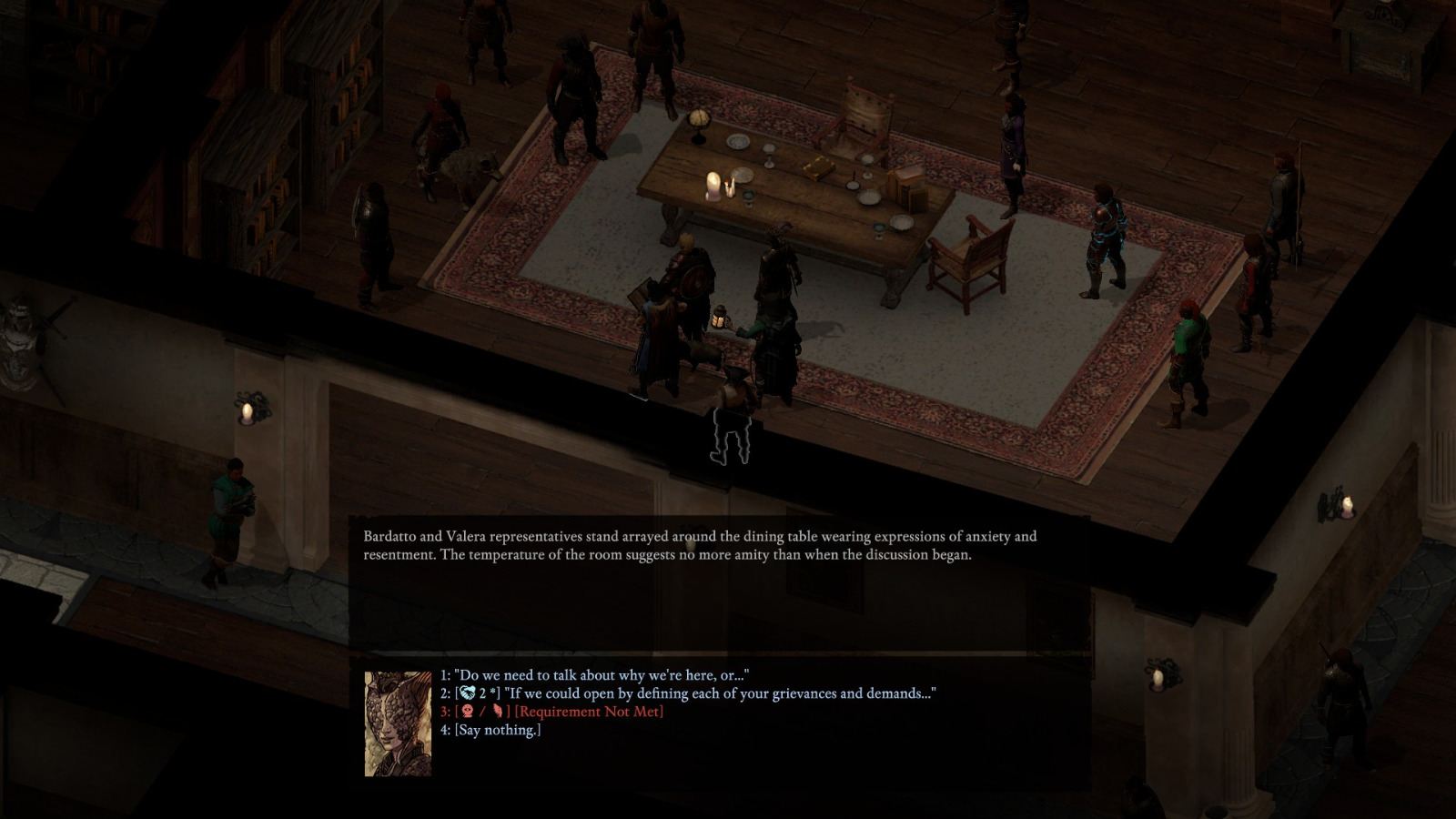This screenshot has width=1456, height=819.
Task: Click the green-clad guard at the rug's edge
Action: pyautogui.click(x=1188, y=346)
